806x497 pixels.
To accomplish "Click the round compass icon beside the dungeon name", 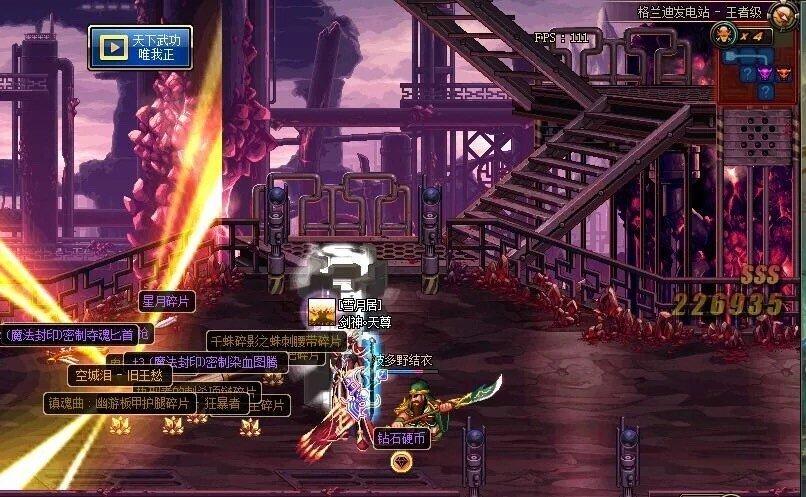I will [783, 16].
